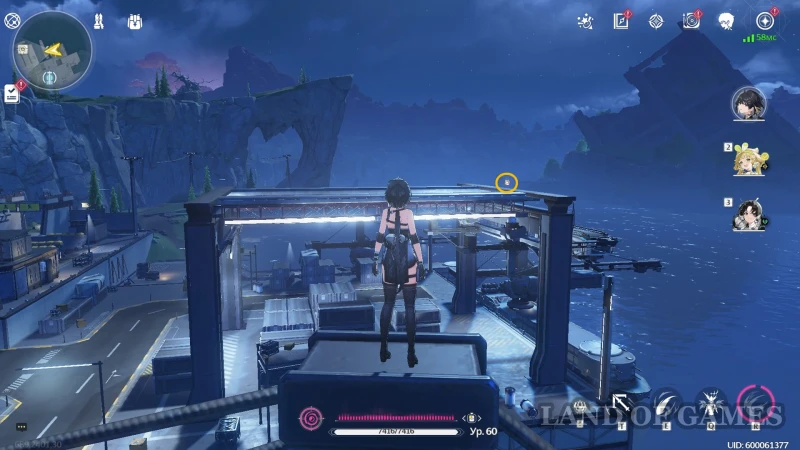Open the resonator character head icon
Image resolution: width=800 pixels, height=450 pixels.
(727, 20)
